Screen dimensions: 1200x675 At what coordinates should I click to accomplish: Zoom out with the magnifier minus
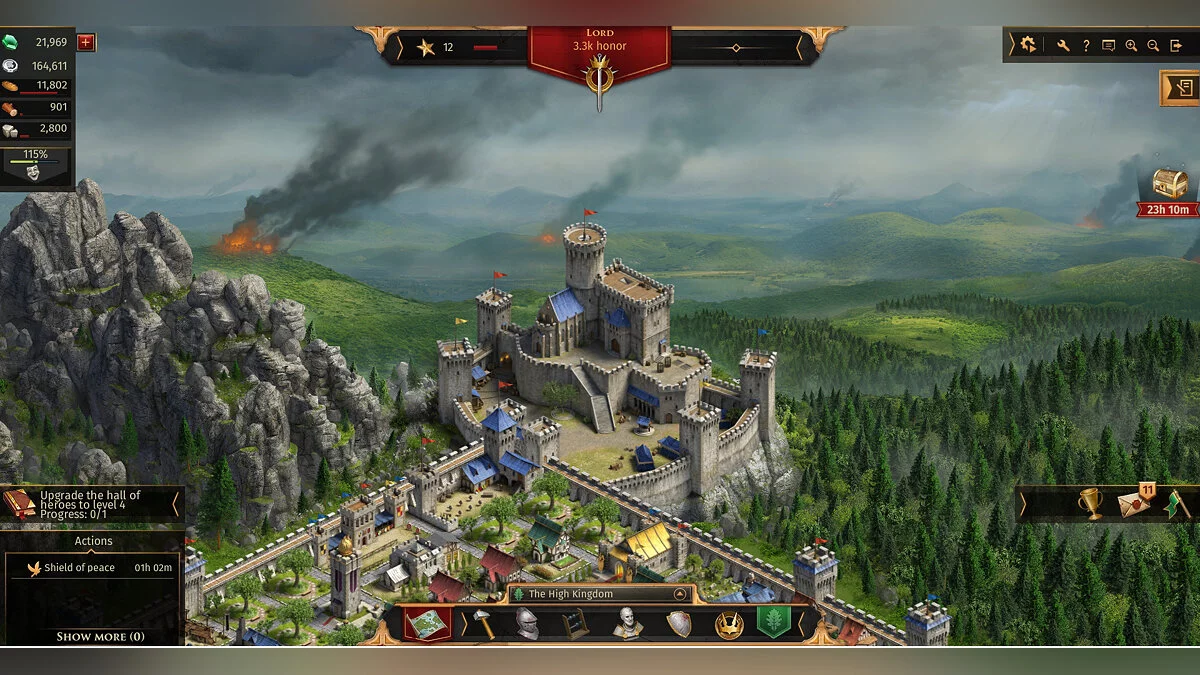coord(1153,45)
